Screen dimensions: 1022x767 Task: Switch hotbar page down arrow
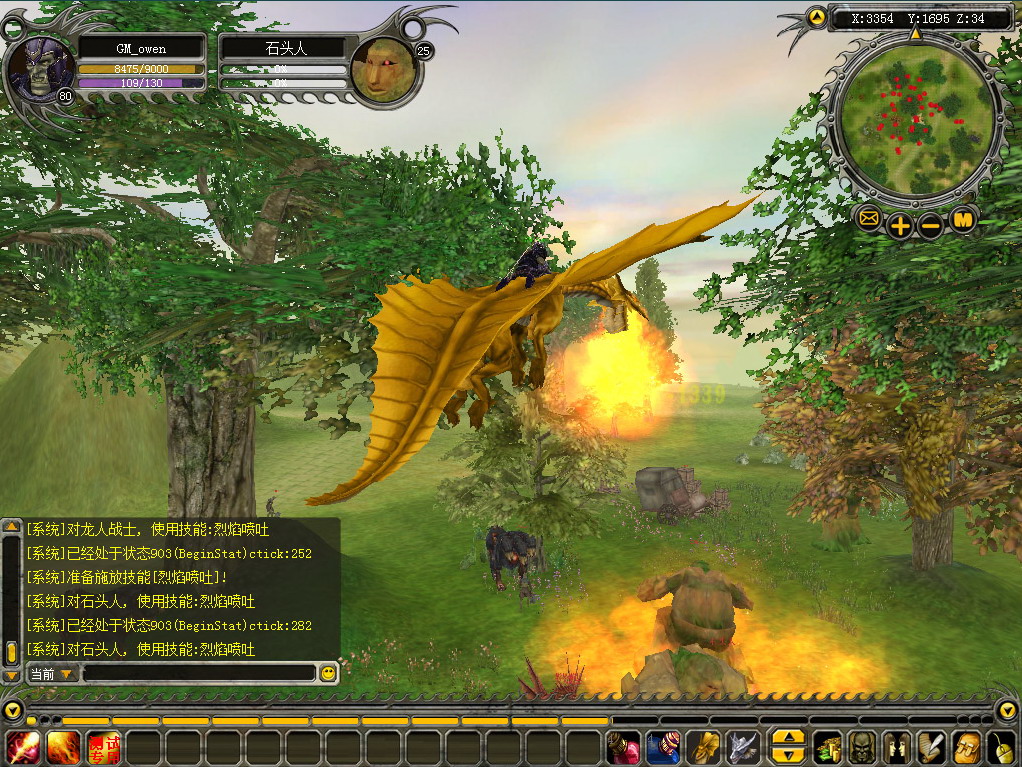coord(788,755)
